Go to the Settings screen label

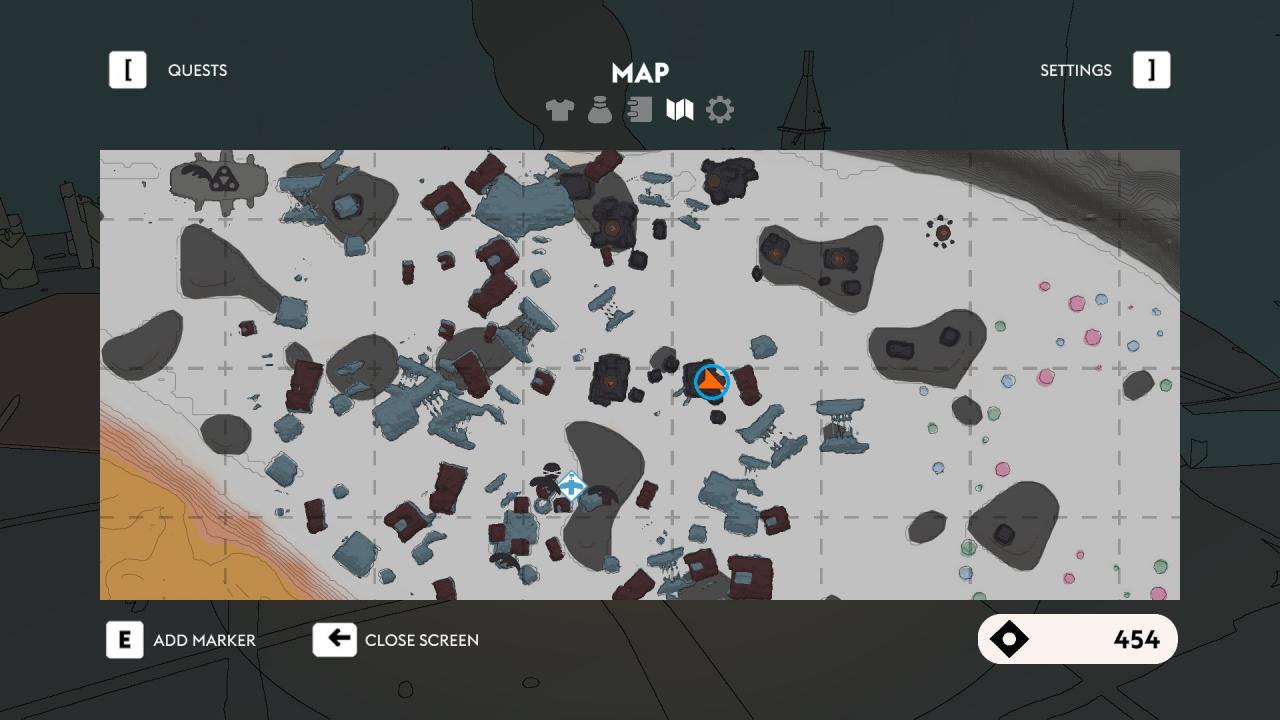1075,70
